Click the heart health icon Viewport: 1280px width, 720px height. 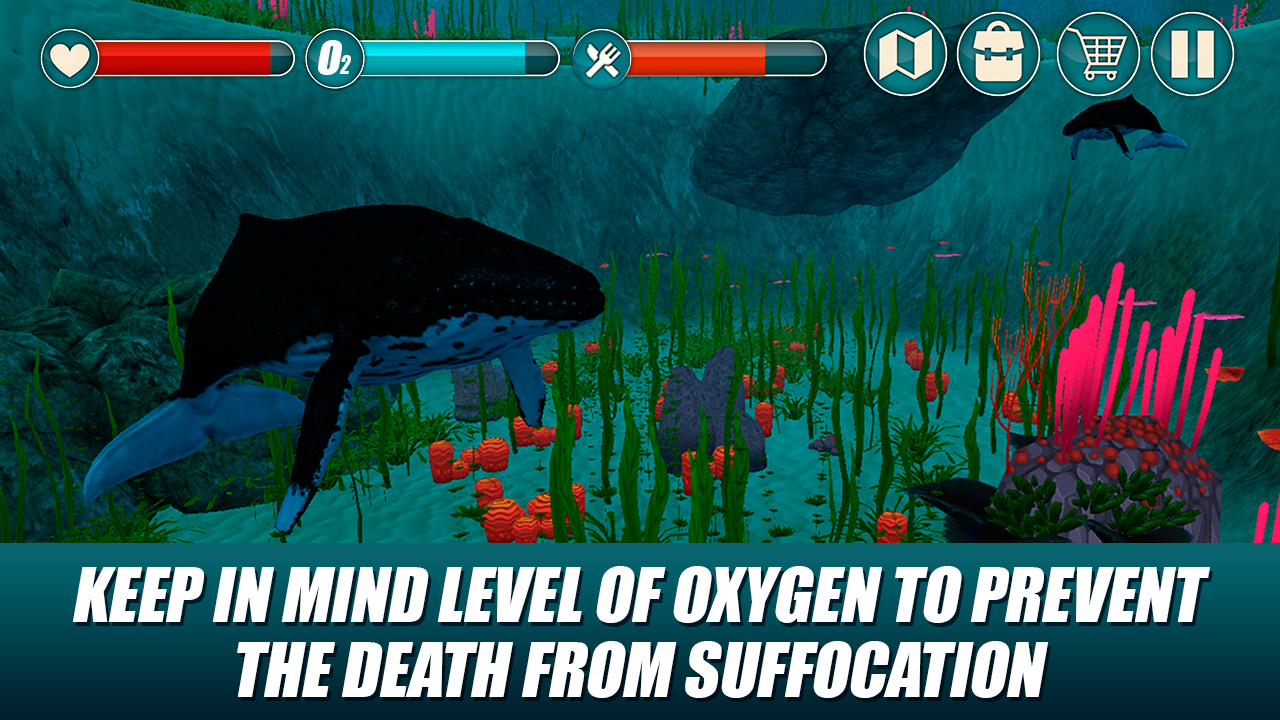click(x=68, y=57)
